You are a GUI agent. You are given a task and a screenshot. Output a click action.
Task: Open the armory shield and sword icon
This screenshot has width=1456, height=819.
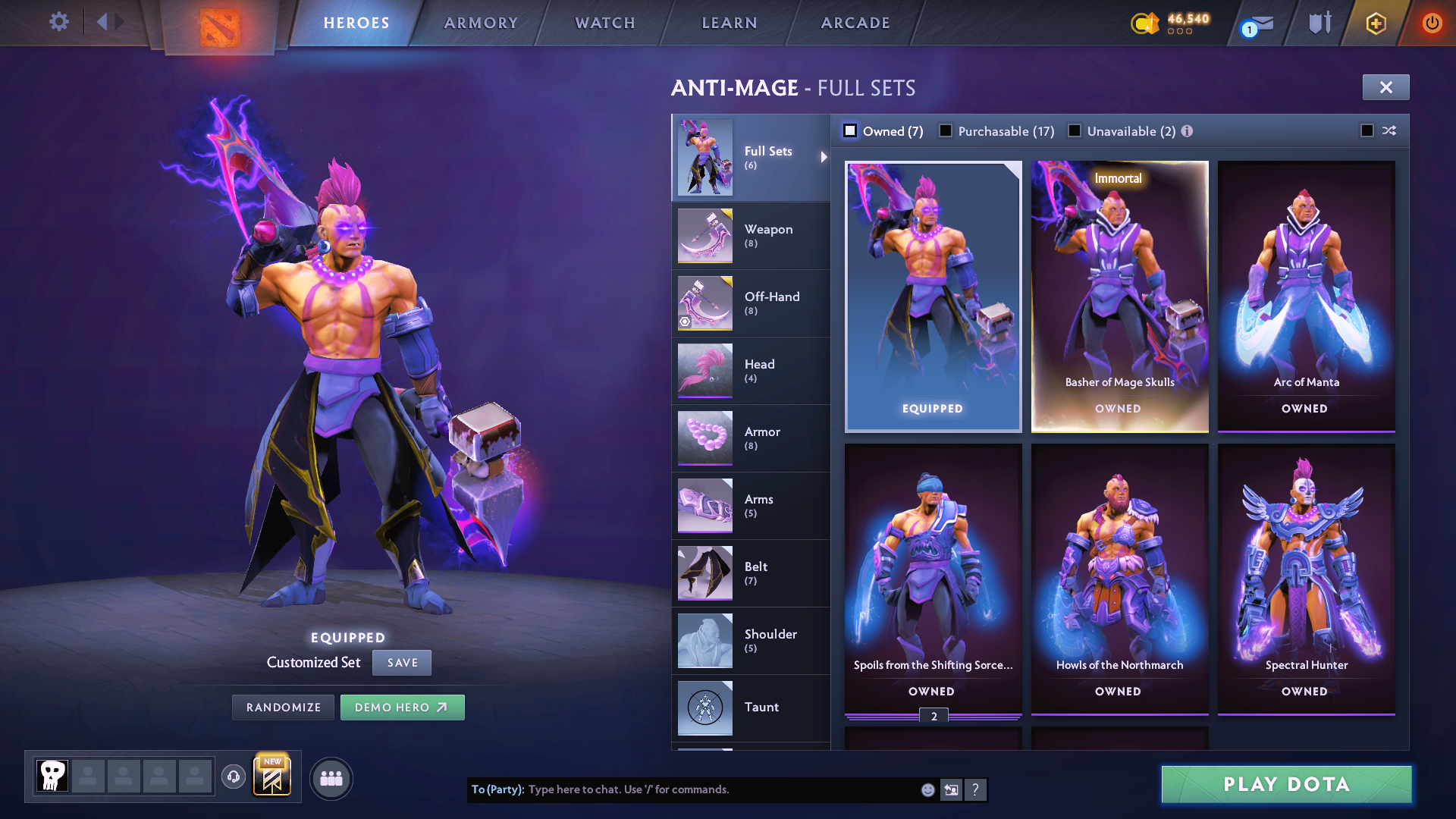pos(1319,23)
